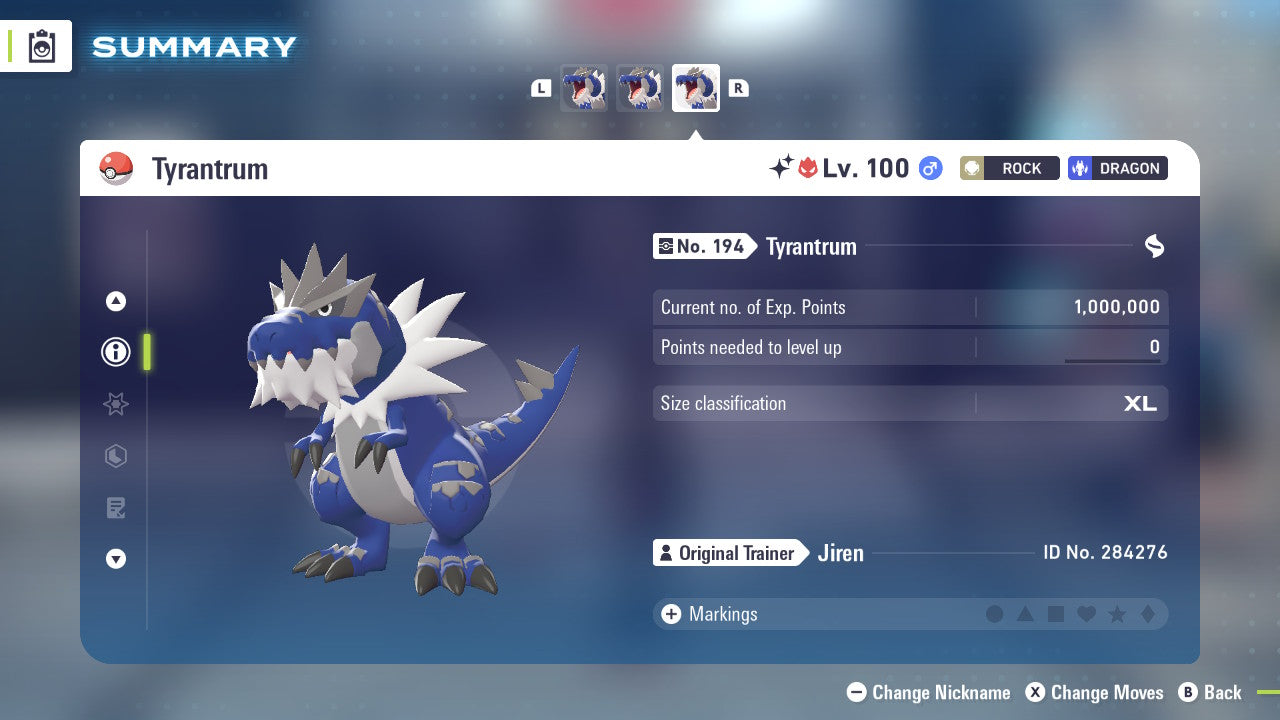Expand the Markings section with the plus icon
Viewport: 1280px width, 720px height.
pyautogui.click(x=670, y=614)
